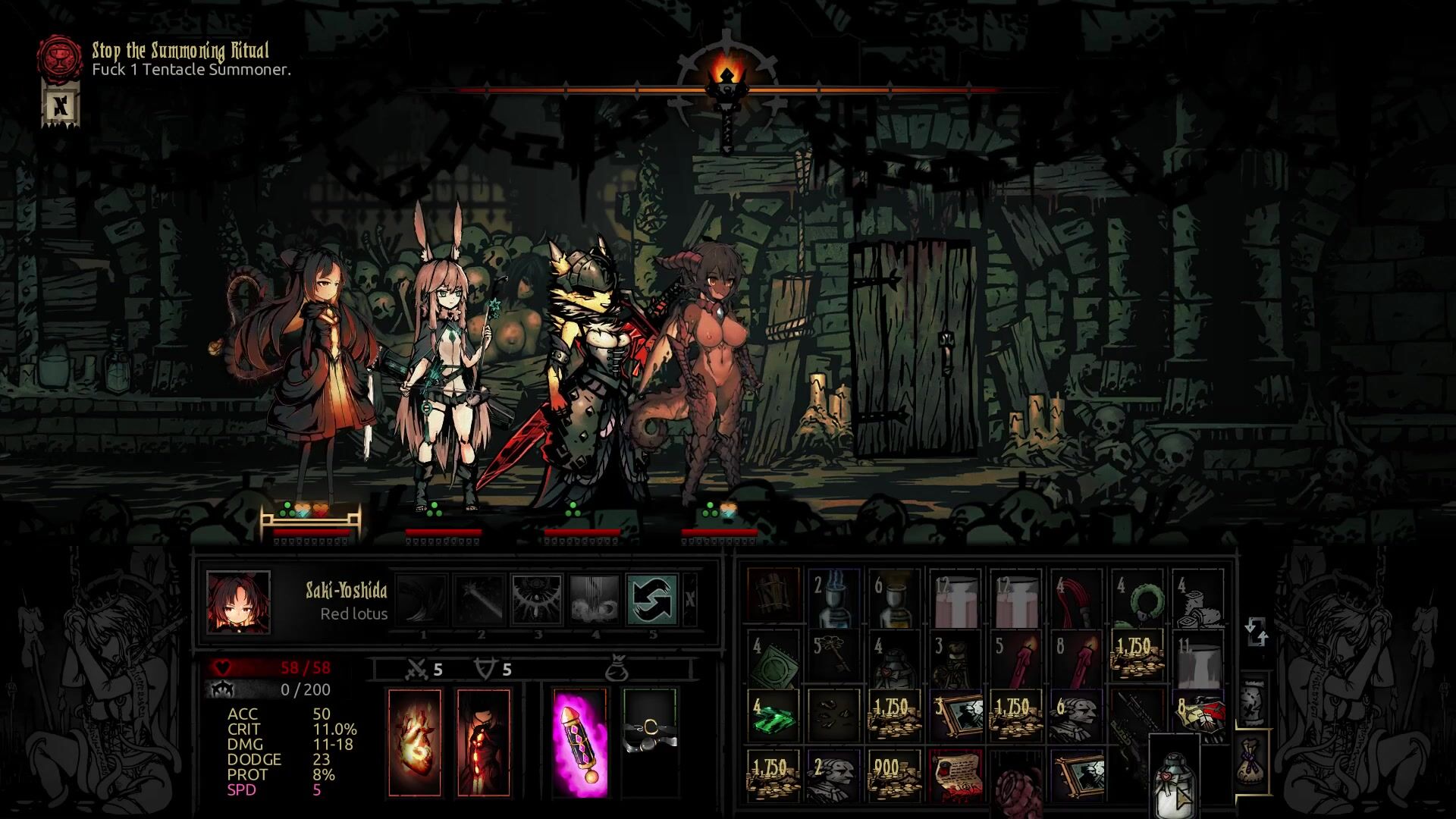Collapse the quest tracker X banner
1456x819 pixels.
(60, 104)
